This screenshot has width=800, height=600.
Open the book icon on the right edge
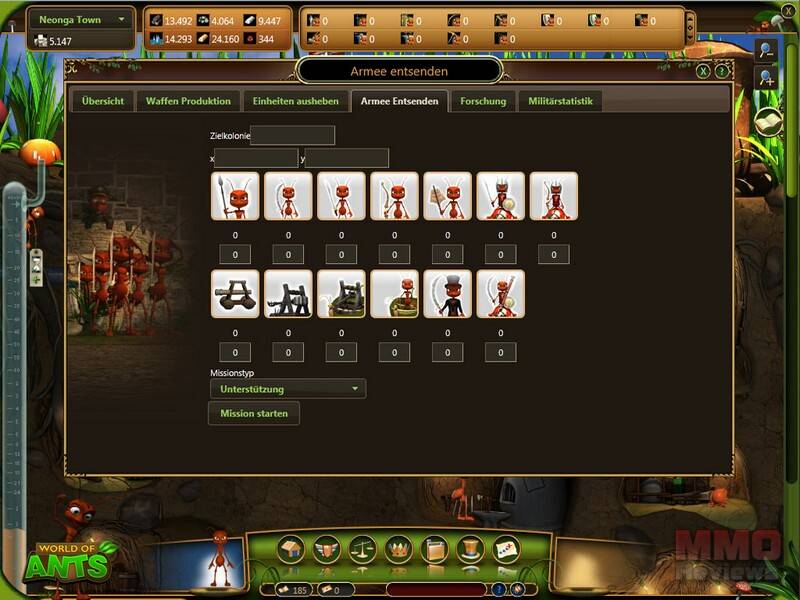point(767,121)
